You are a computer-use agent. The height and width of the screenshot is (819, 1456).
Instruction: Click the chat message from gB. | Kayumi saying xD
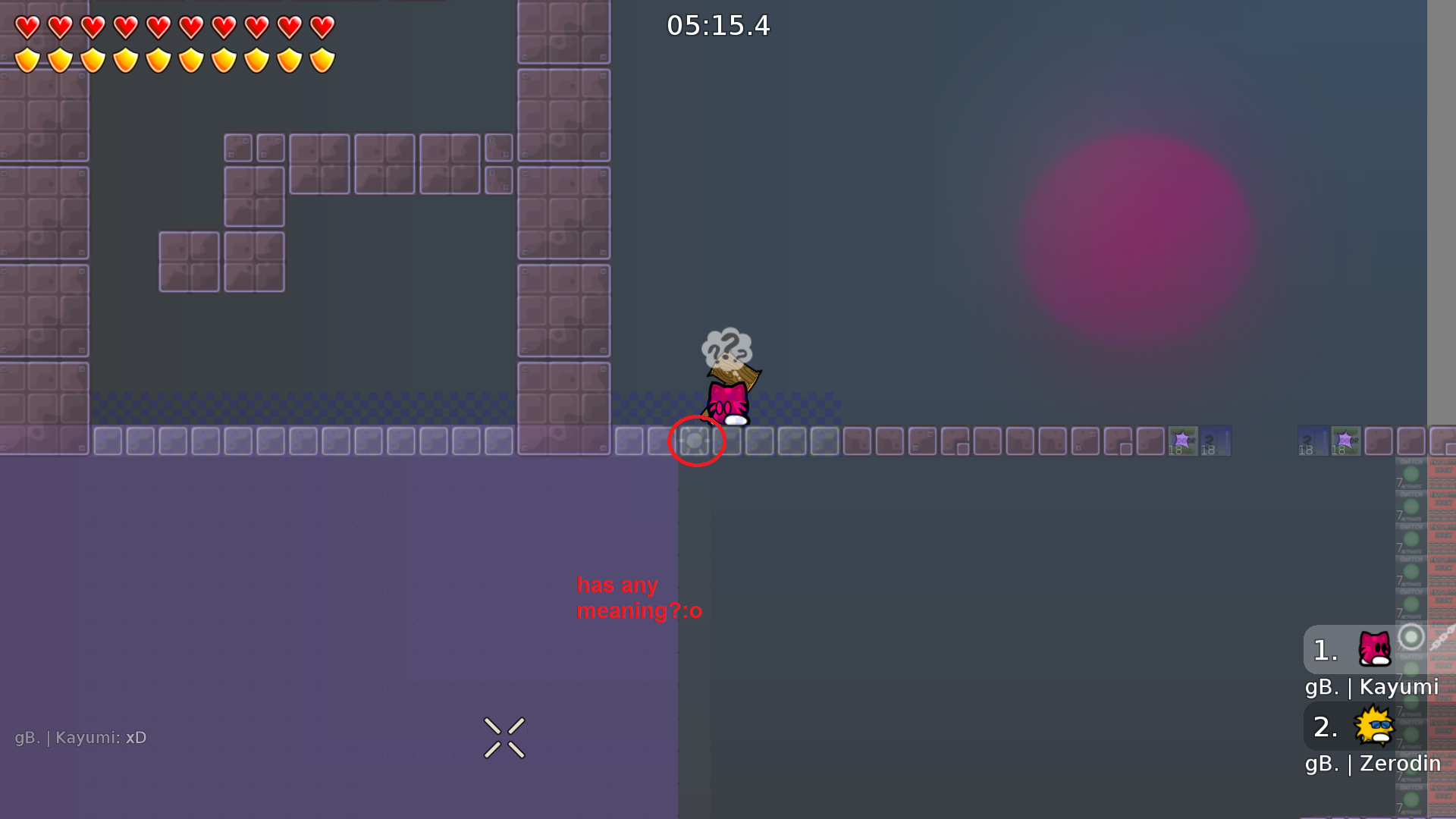point(81,737)
